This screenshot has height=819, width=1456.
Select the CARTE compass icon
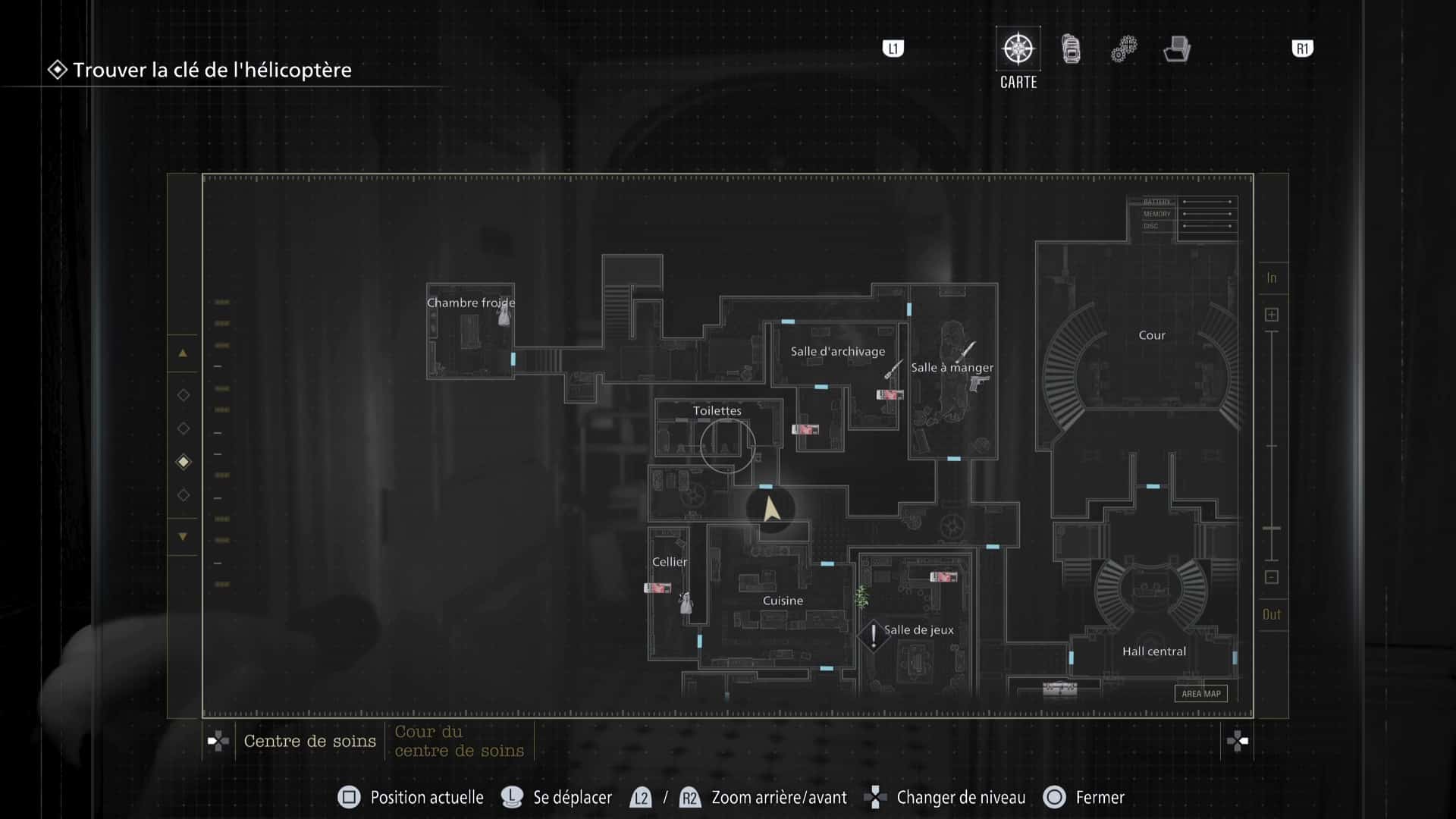tap(1018, 48)
